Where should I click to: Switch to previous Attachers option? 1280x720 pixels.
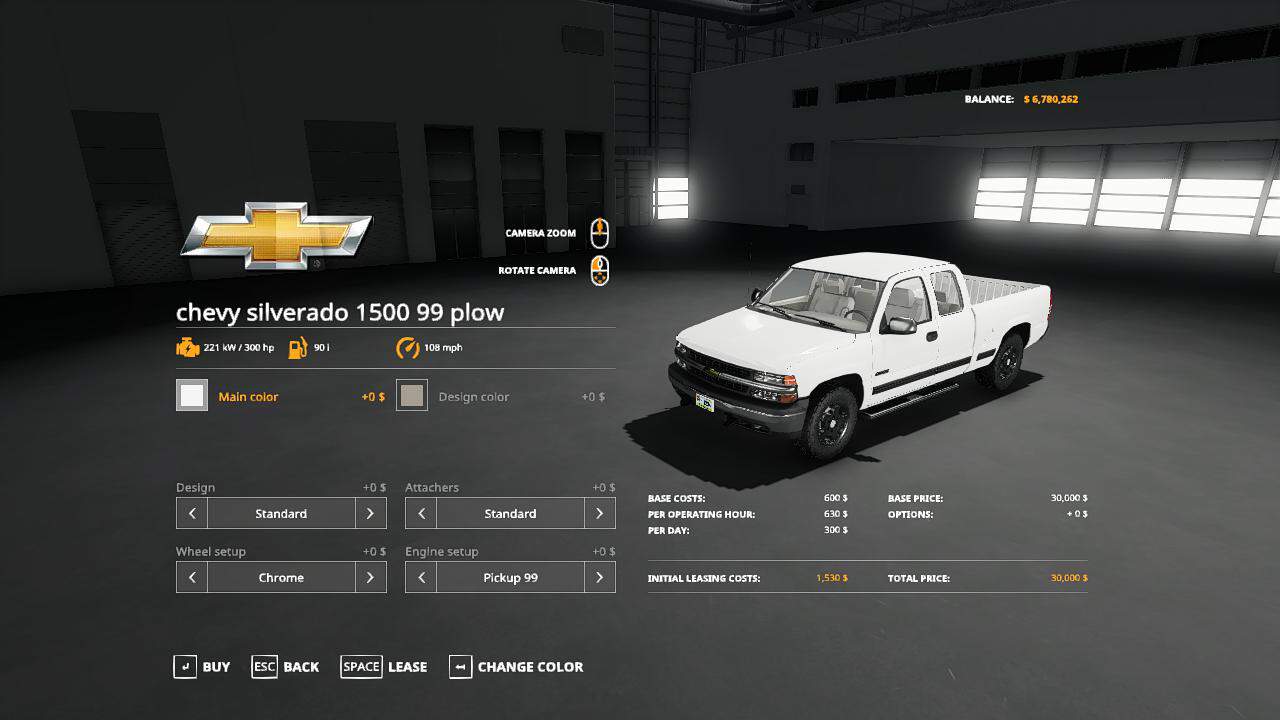pyautogui.click(x=421, y=514)
